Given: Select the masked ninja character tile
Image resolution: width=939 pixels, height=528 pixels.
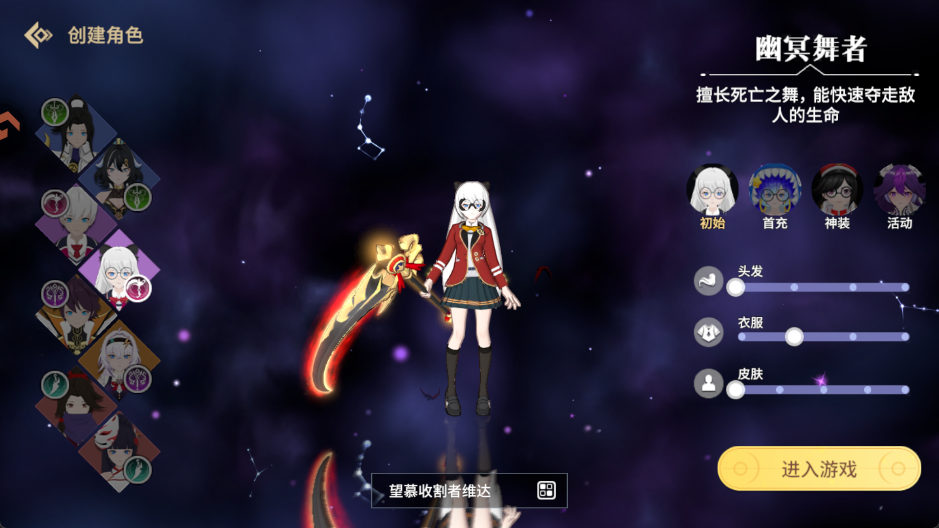Looking at the screenshot, I should pyautogui.click(x=75, y=403).
